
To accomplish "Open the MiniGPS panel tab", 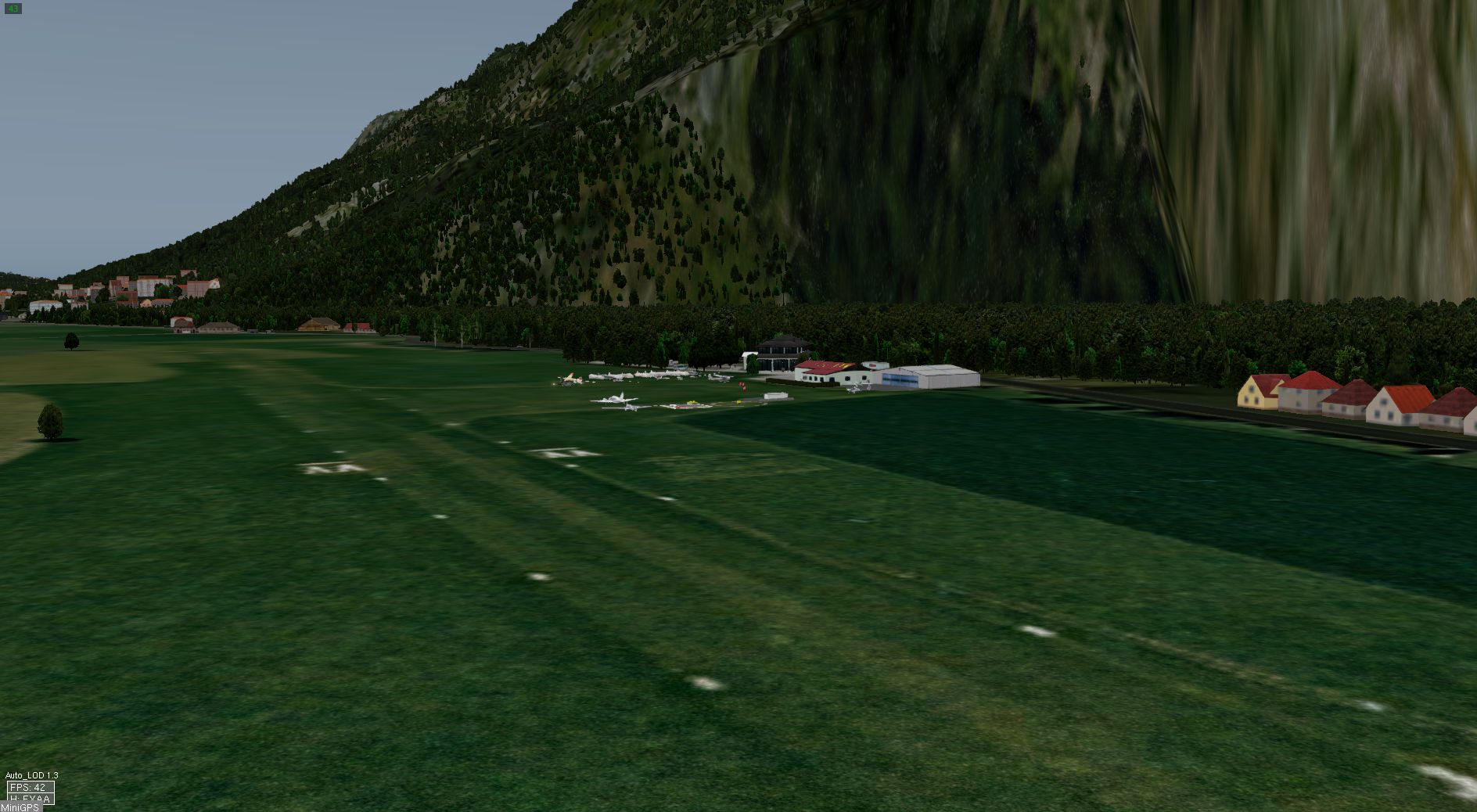I will coord(20,807).
